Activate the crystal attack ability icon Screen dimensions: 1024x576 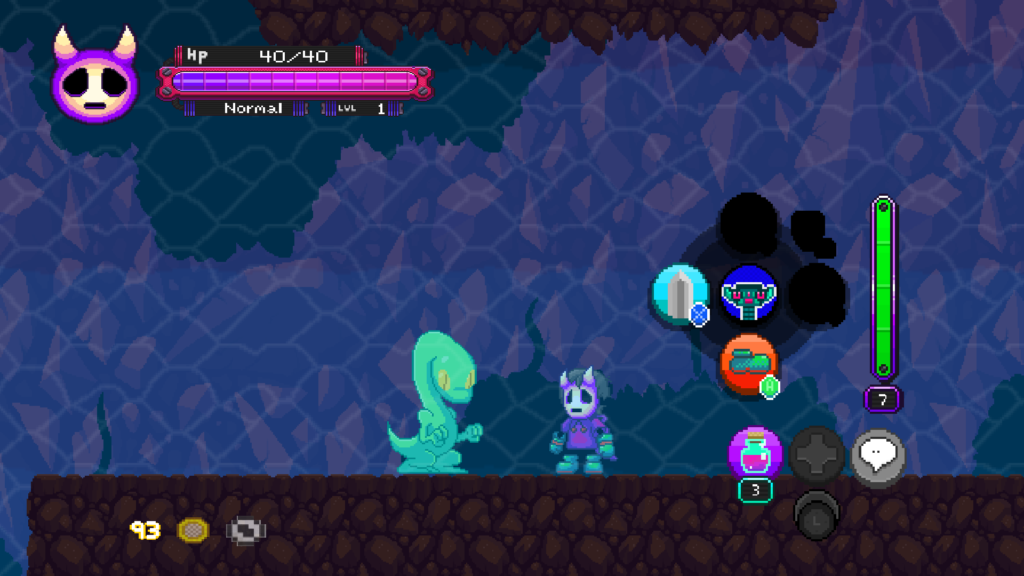[x=679, y=296]
